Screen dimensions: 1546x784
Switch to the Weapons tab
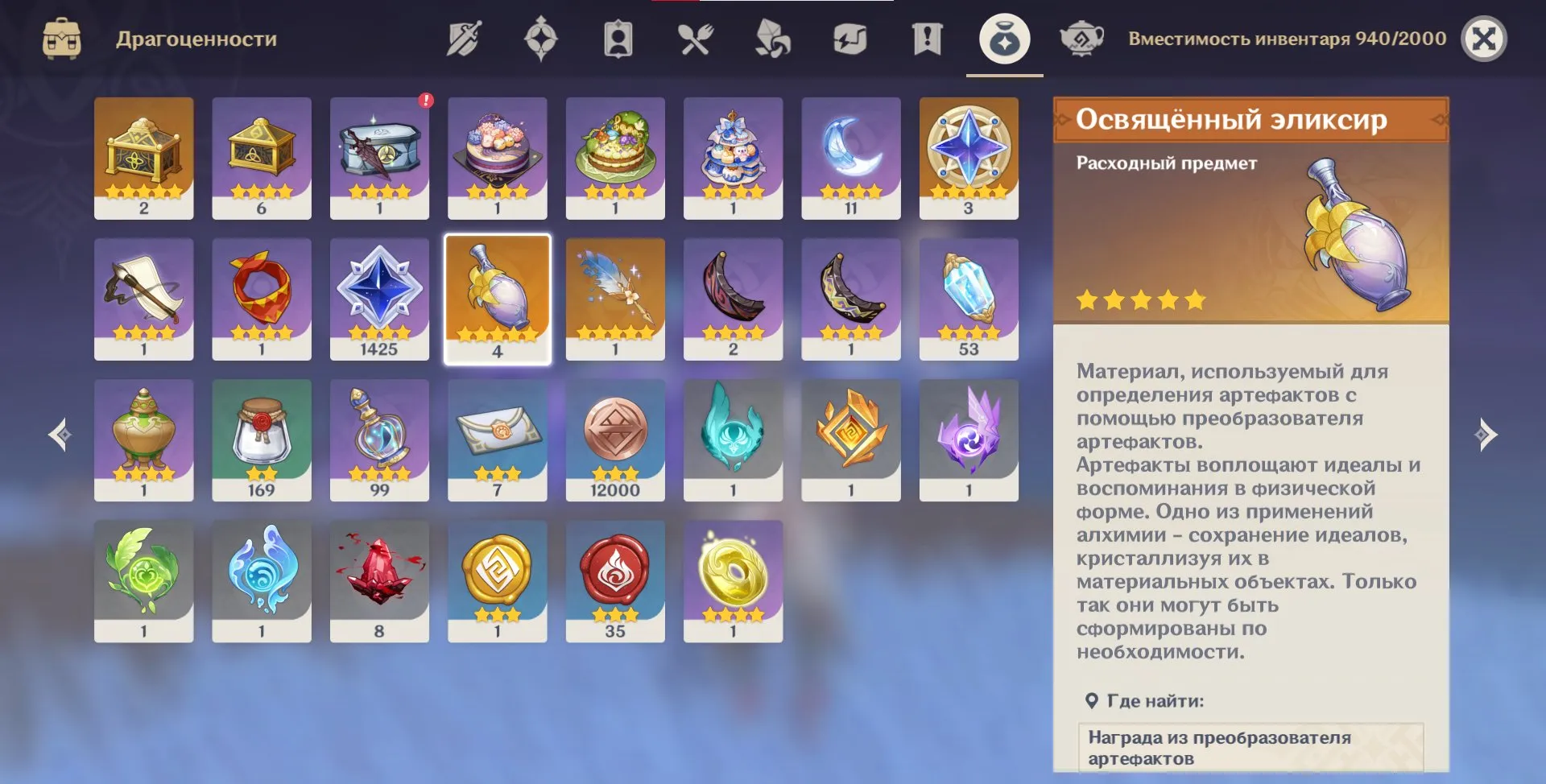point(463,36)
